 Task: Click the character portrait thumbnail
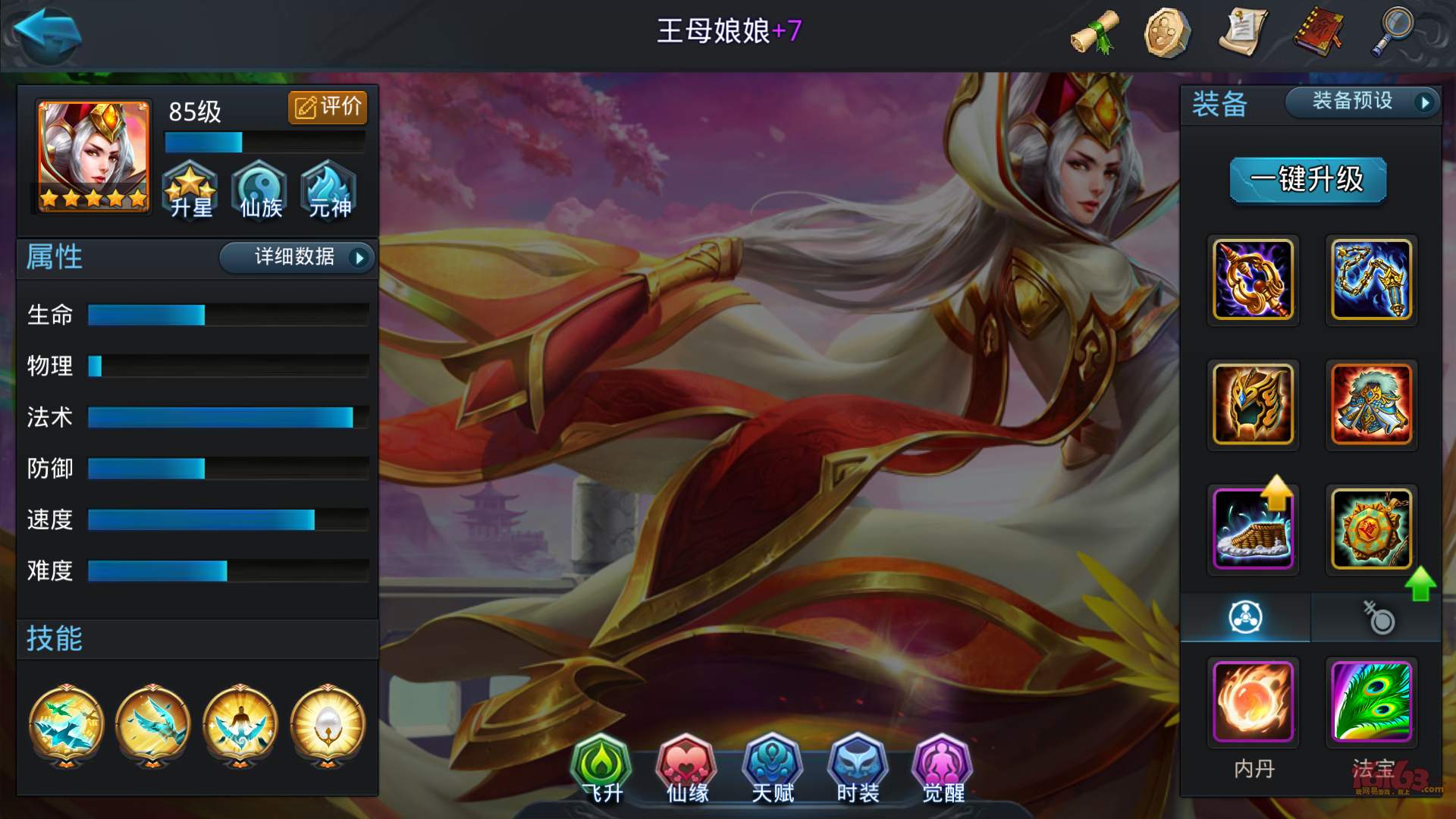tap(90, 157)
